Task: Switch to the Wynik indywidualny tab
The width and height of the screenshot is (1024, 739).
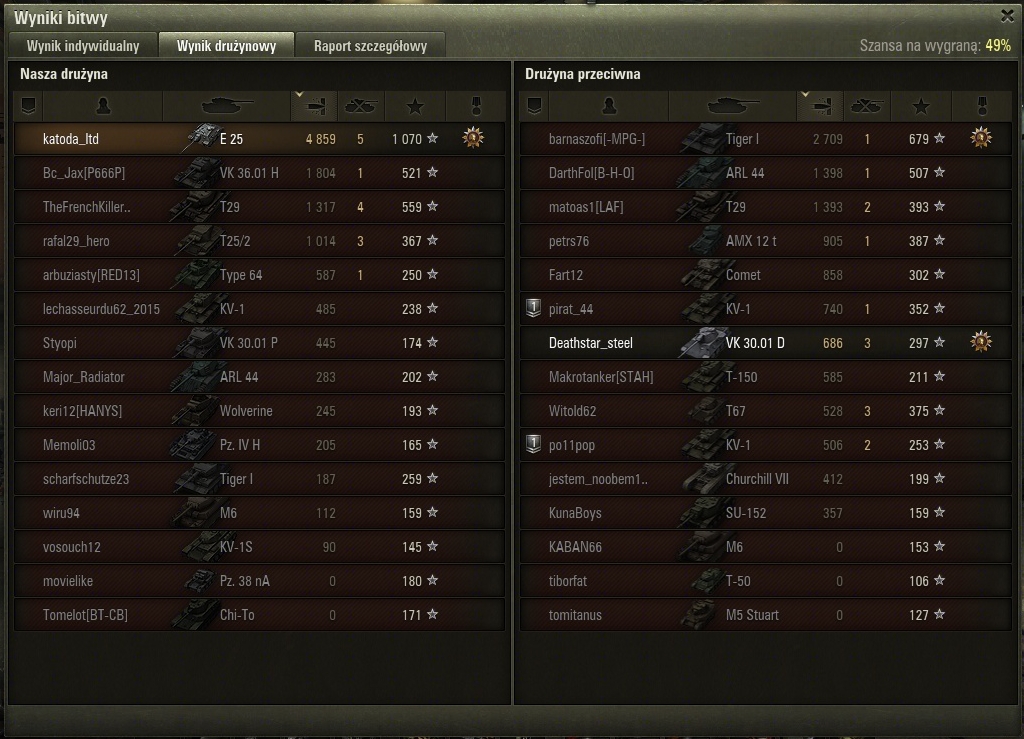Action: point(84,46)
